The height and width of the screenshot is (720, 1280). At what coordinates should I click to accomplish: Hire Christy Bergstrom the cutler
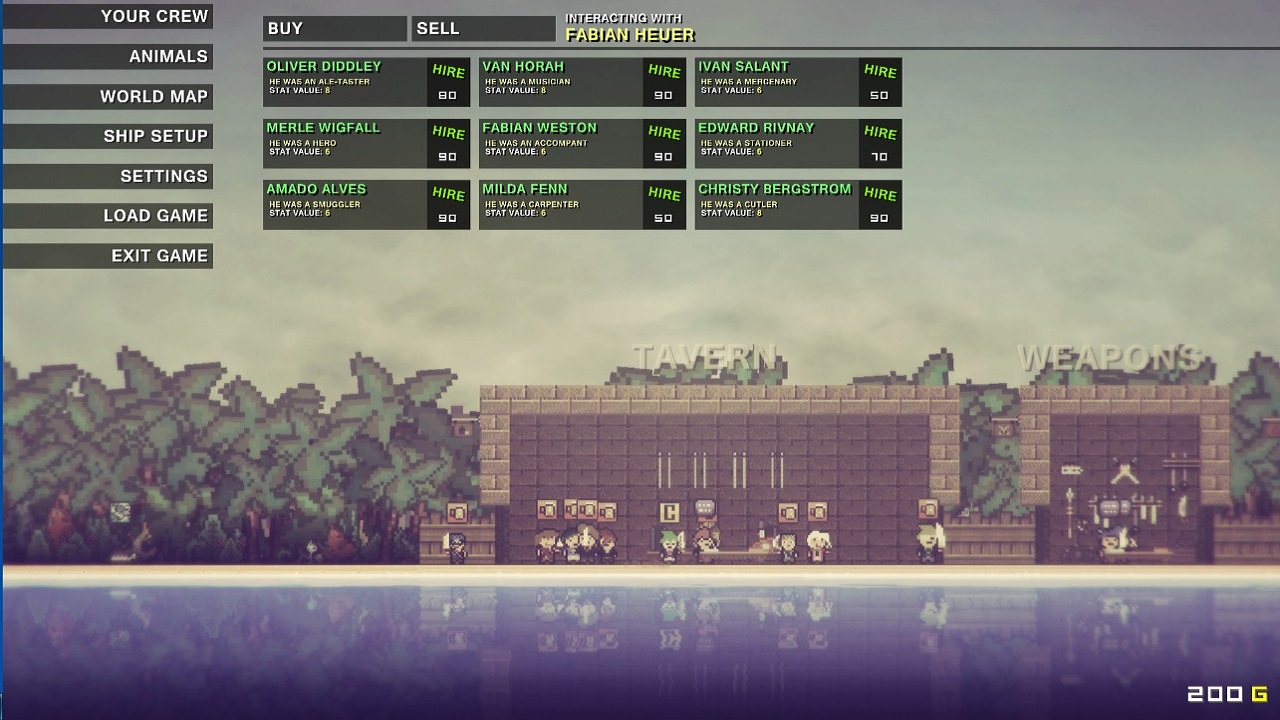click(880, 194)
